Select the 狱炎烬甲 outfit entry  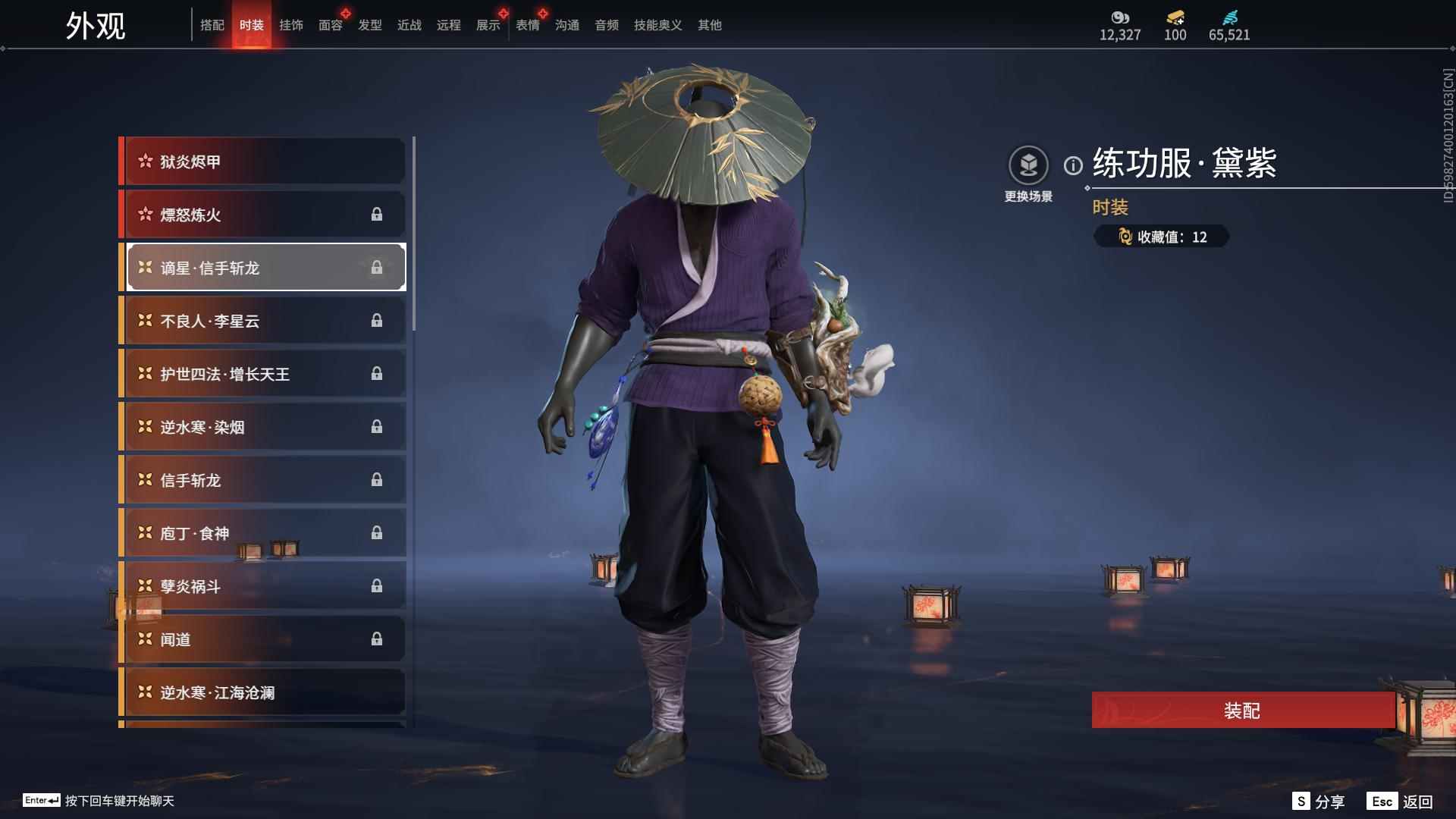click(x=264, y=162)
